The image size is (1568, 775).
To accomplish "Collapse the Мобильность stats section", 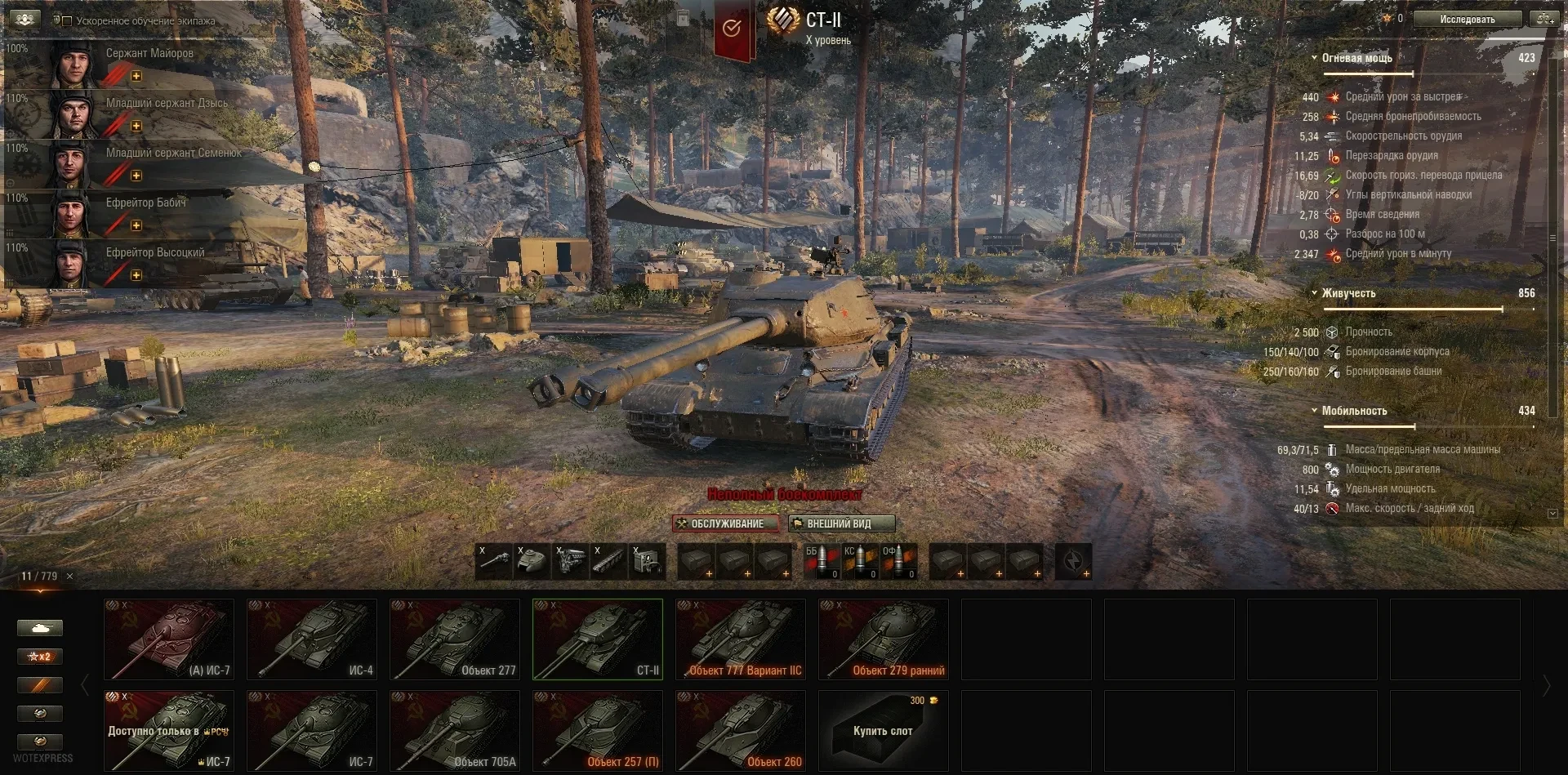I will [1314, 411].
